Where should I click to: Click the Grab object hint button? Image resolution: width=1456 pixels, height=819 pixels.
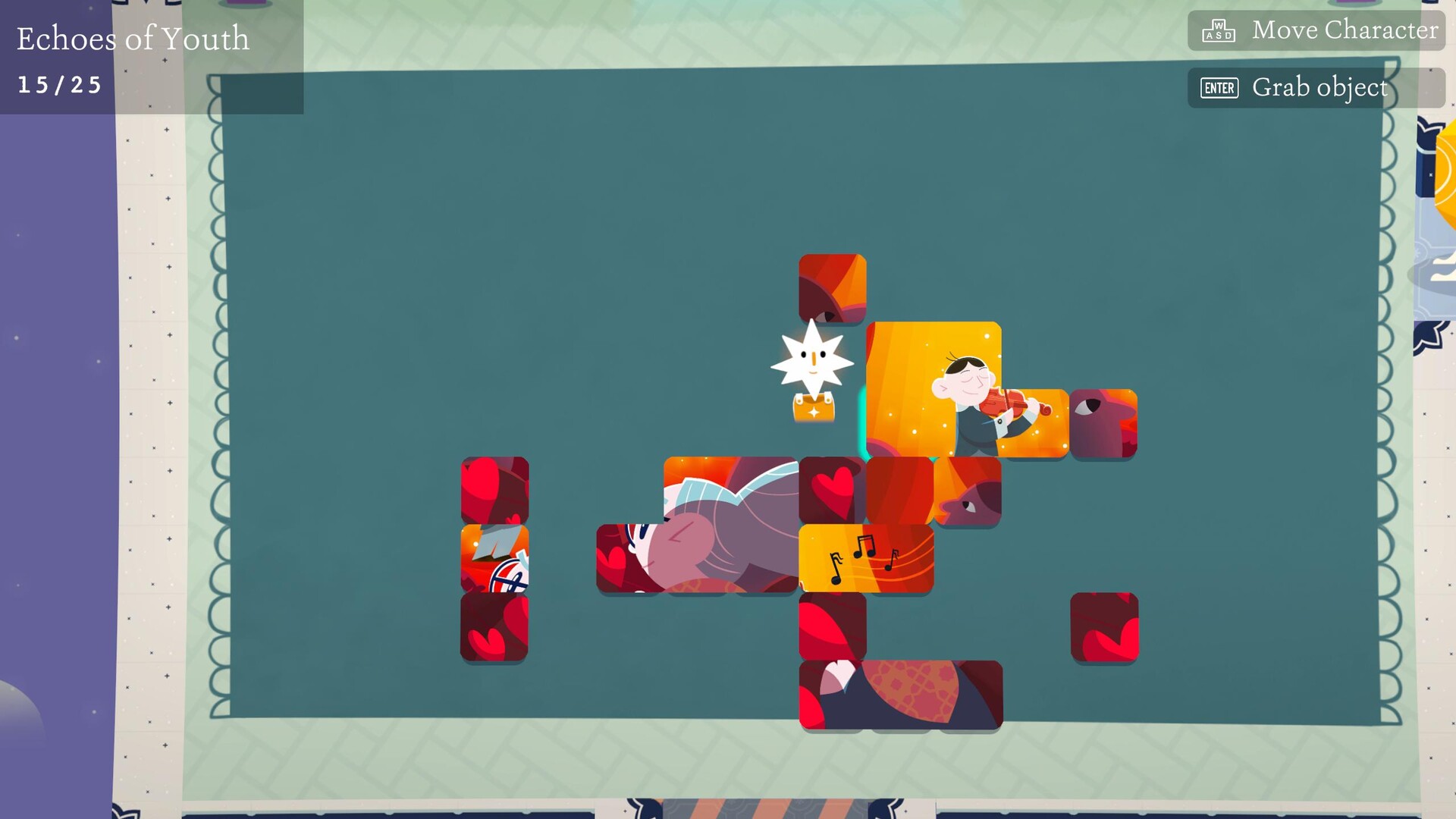point(1319,87)
